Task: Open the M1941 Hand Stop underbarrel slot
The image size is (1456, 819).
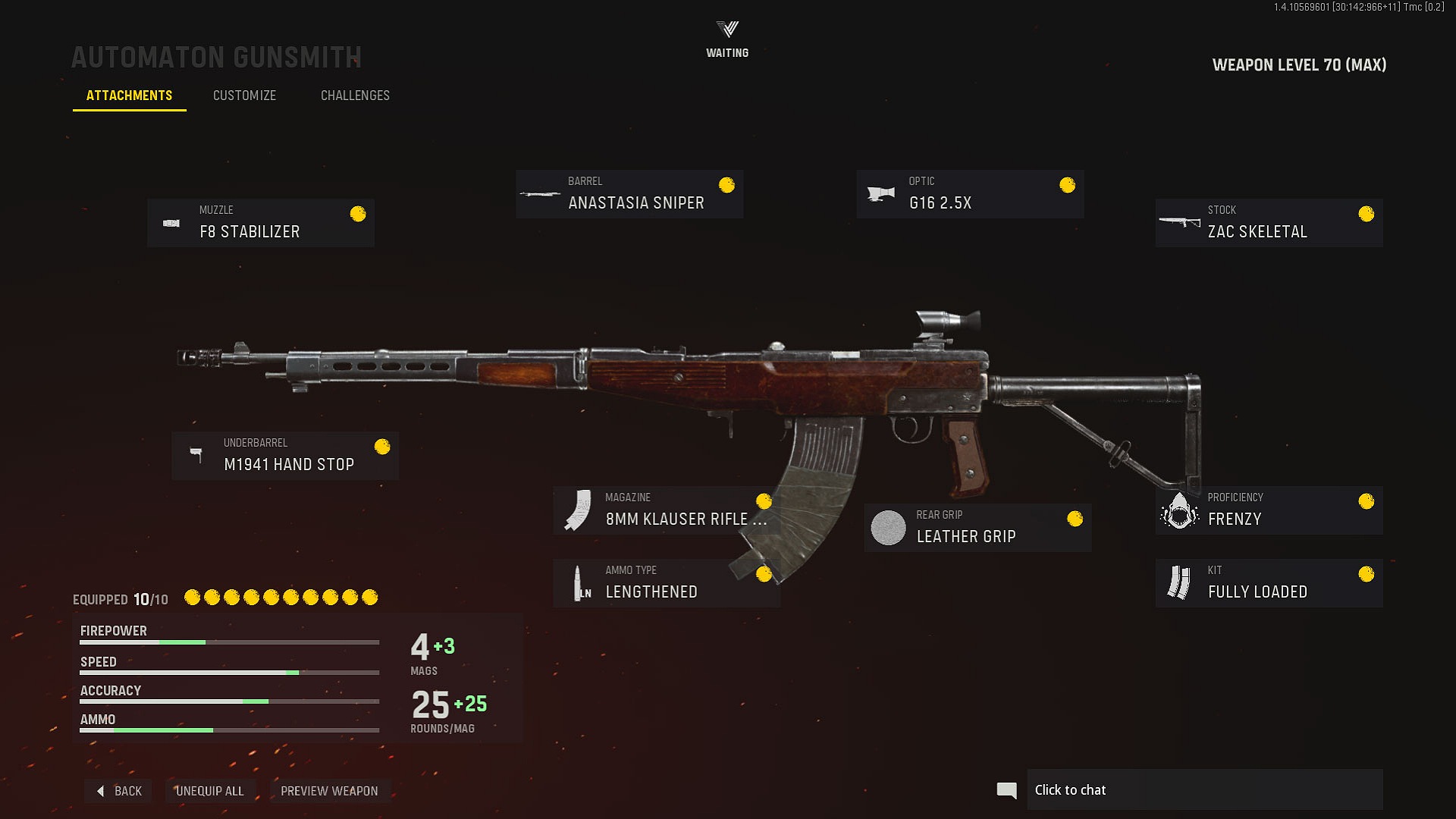Action: [285, 456]
